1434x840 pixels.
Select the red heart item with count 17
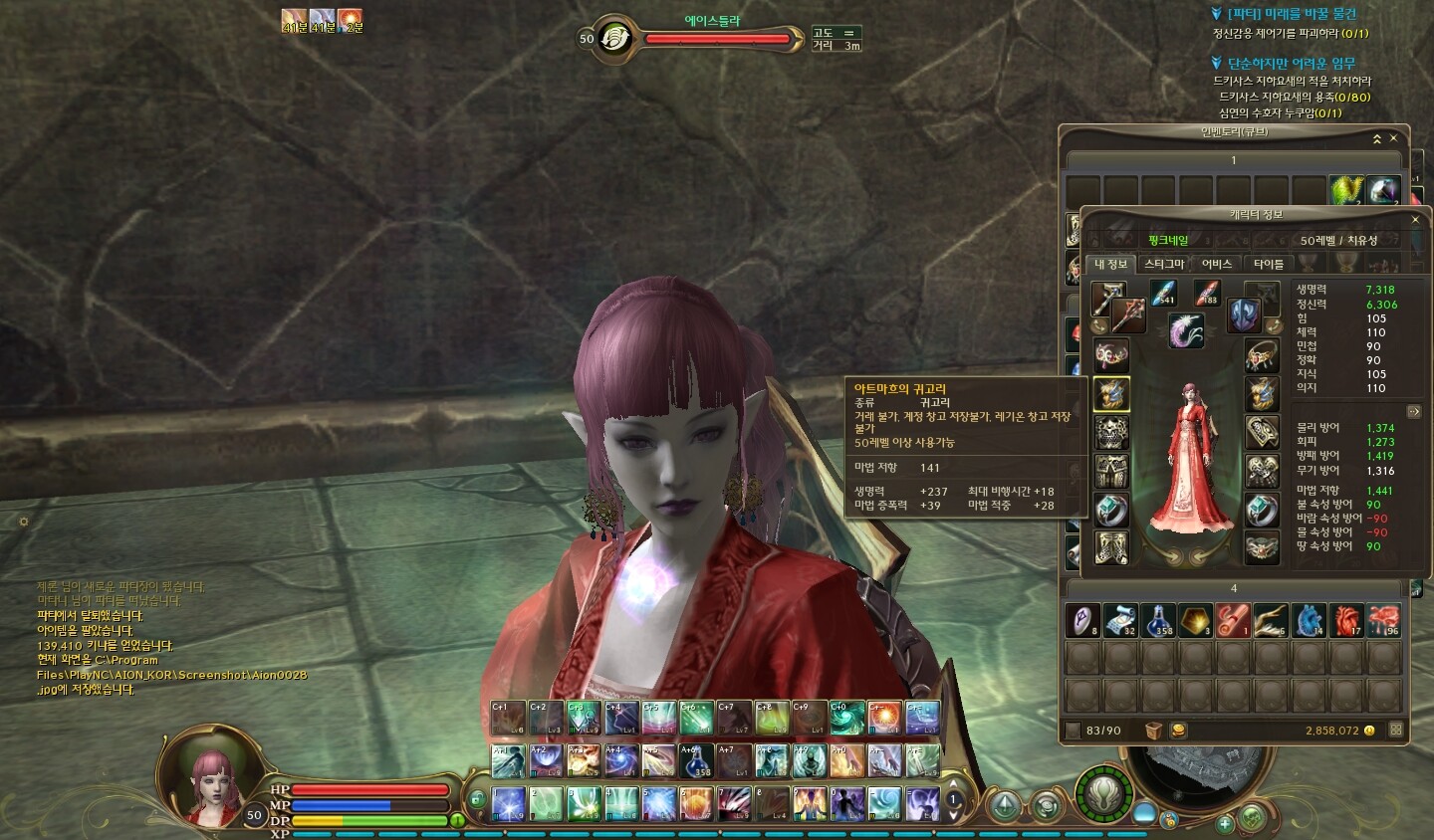pyautogui.click(x=1346, y=620)
